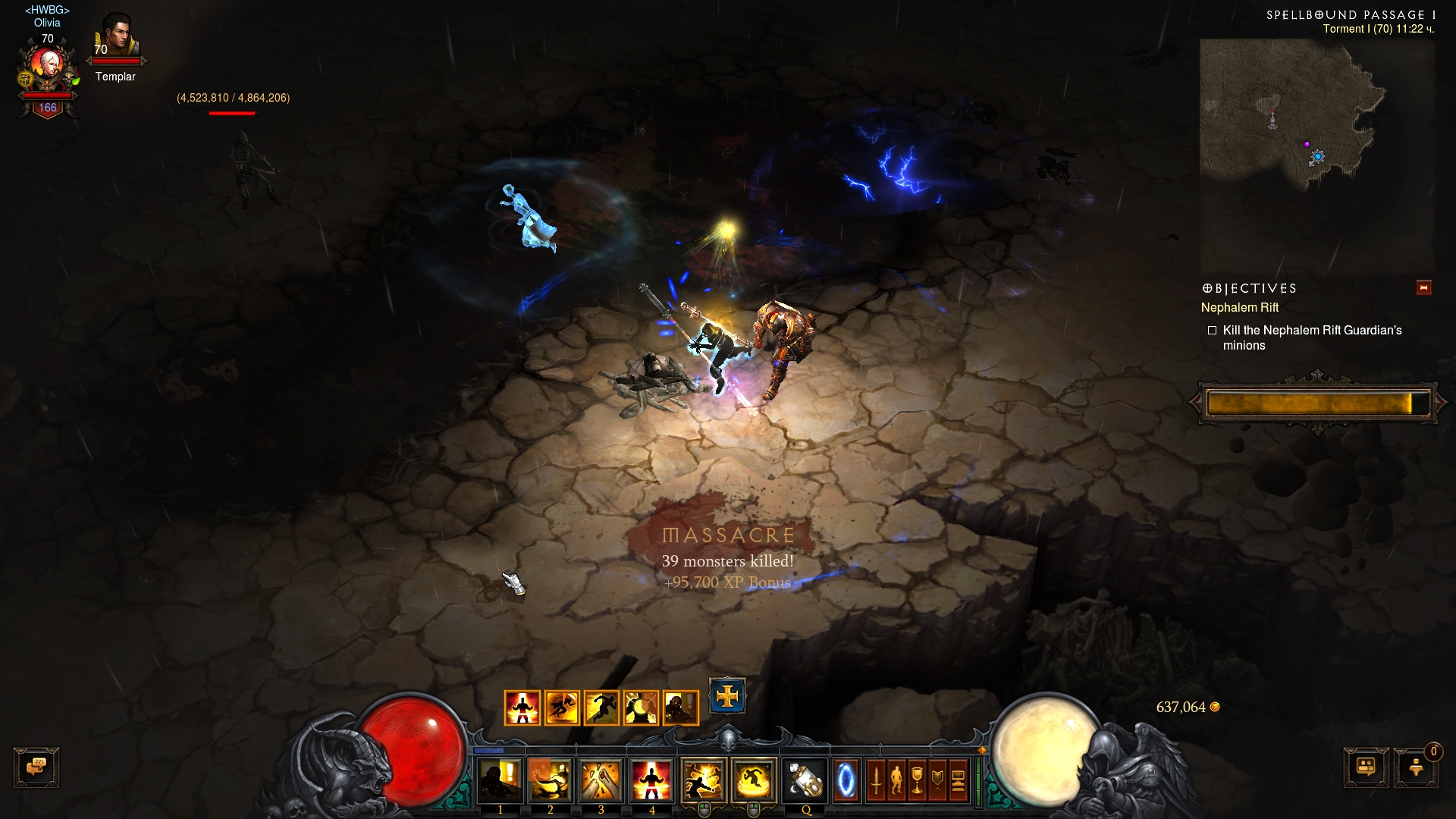Select the left mouse button punch skill

703,780
